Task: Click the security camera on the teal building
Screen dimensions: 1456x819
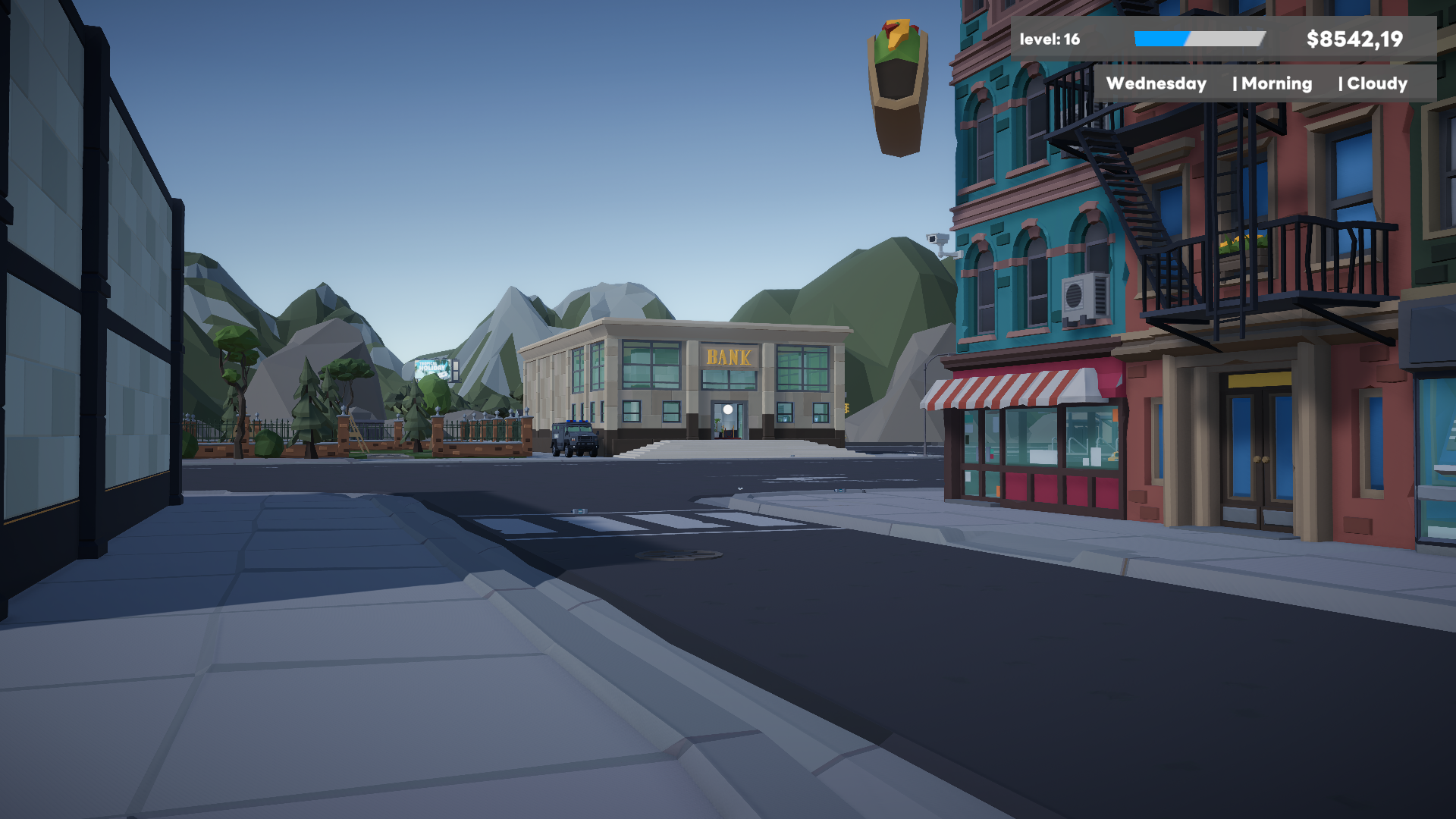Action: [937, 239]
